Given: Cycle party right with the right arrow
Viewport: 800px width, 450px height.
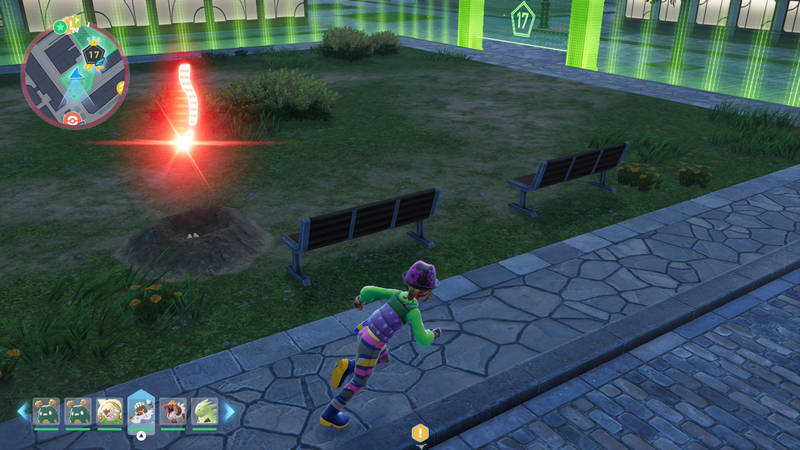Looking at the screenshot, I should [x=229, y=411].
